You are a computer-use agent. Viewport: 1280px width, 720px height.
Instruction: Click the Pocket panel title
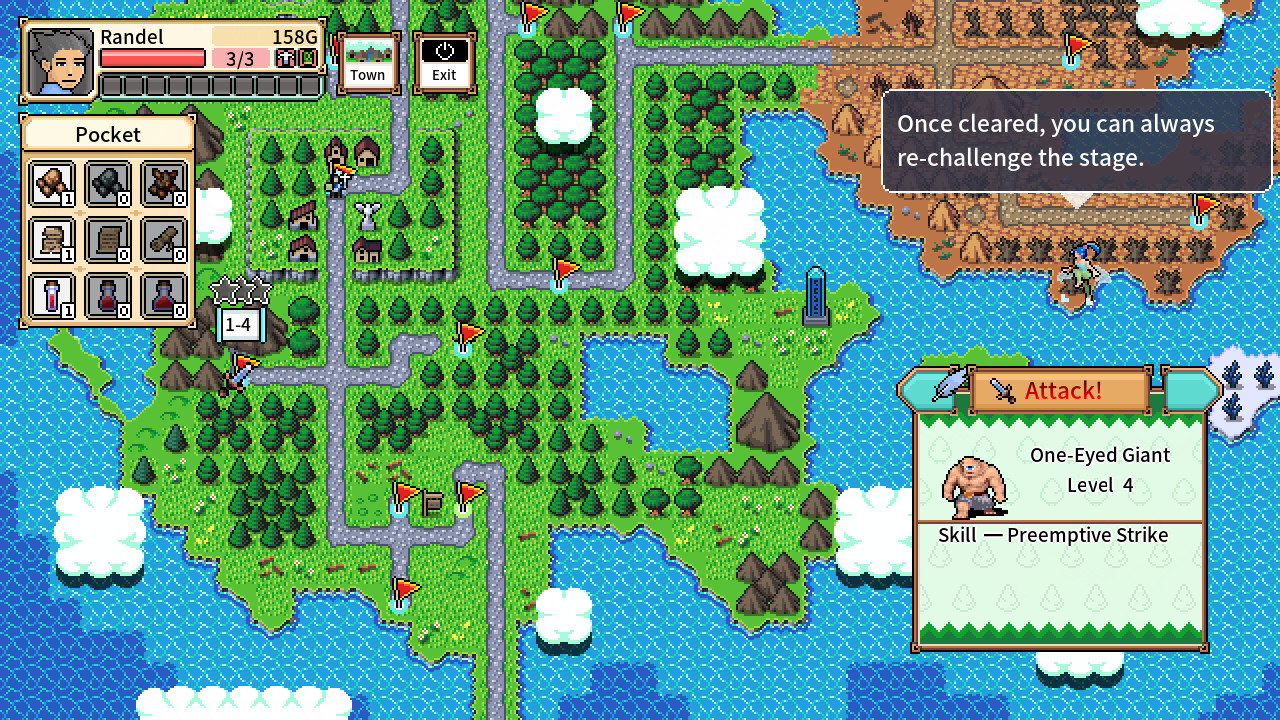108,134
